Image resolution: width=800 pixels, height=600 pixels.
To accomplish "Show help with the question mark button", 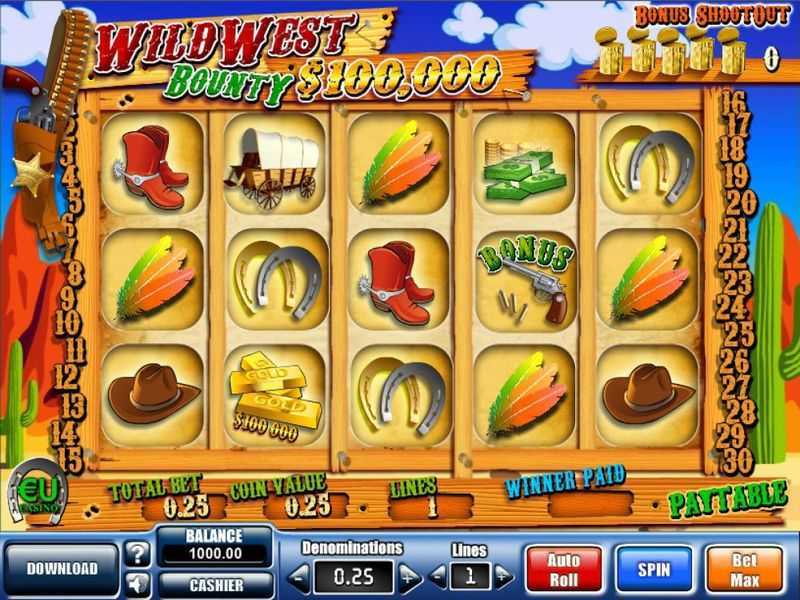I will 138,554.
